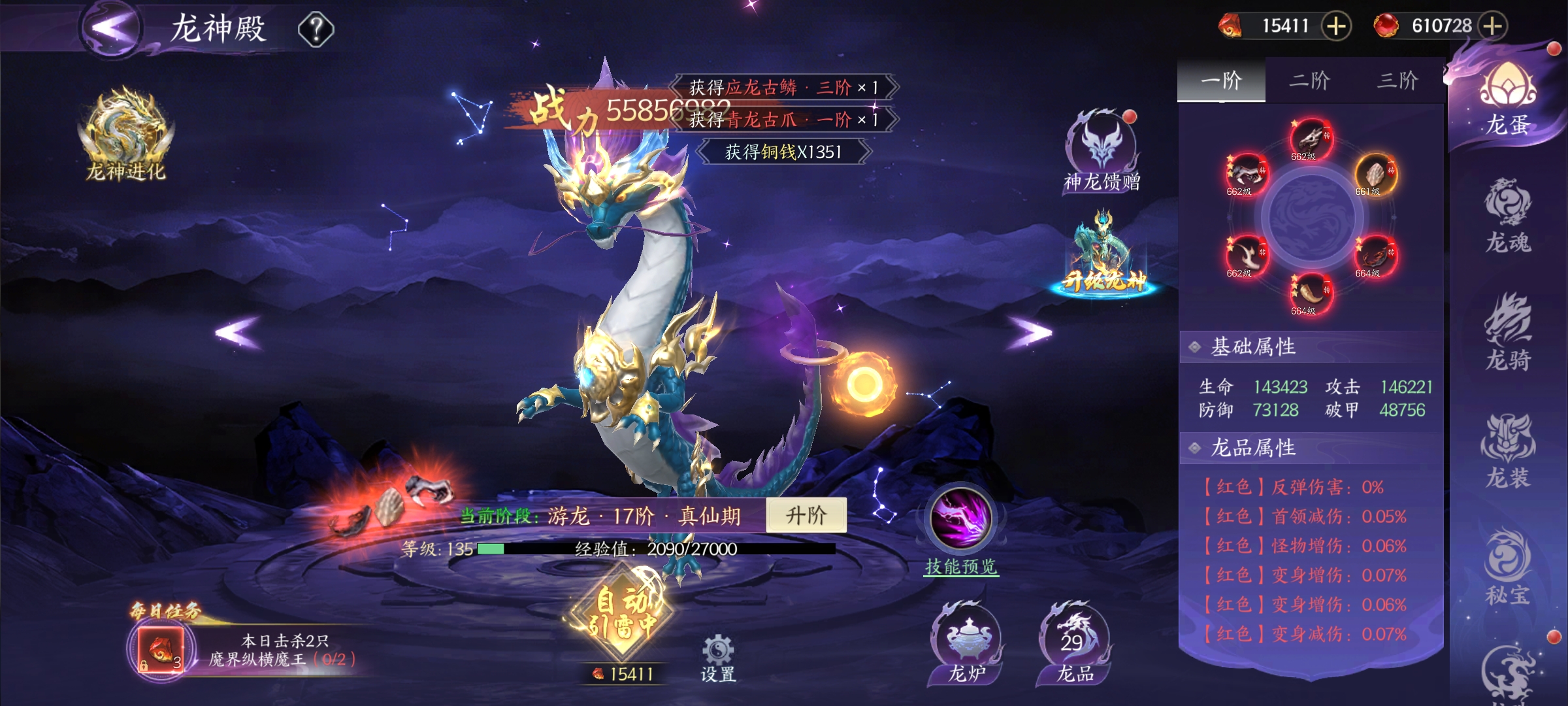View the 技能预览 skill preview

click(x=961, y=531)
